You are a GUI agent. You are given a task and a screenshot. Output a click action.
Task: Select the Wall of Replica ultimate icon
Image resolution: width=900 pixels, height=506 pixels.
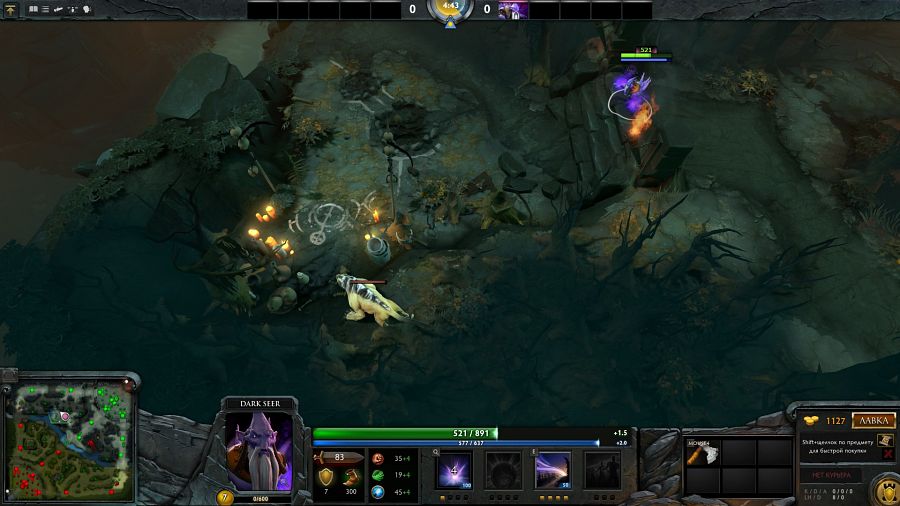(x=602, y=469)
